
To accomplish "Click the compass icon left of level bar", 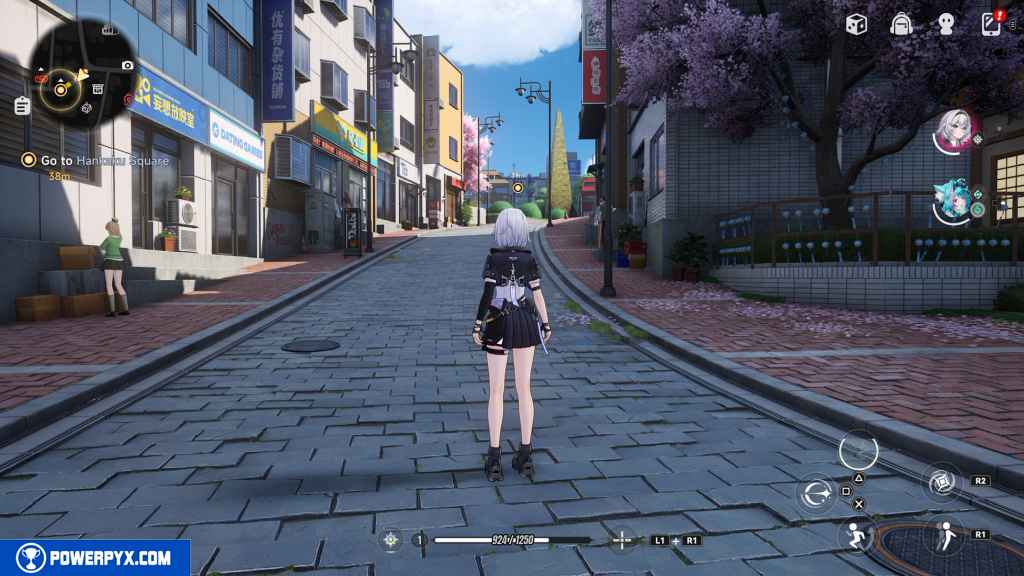I will pos(390,540).
